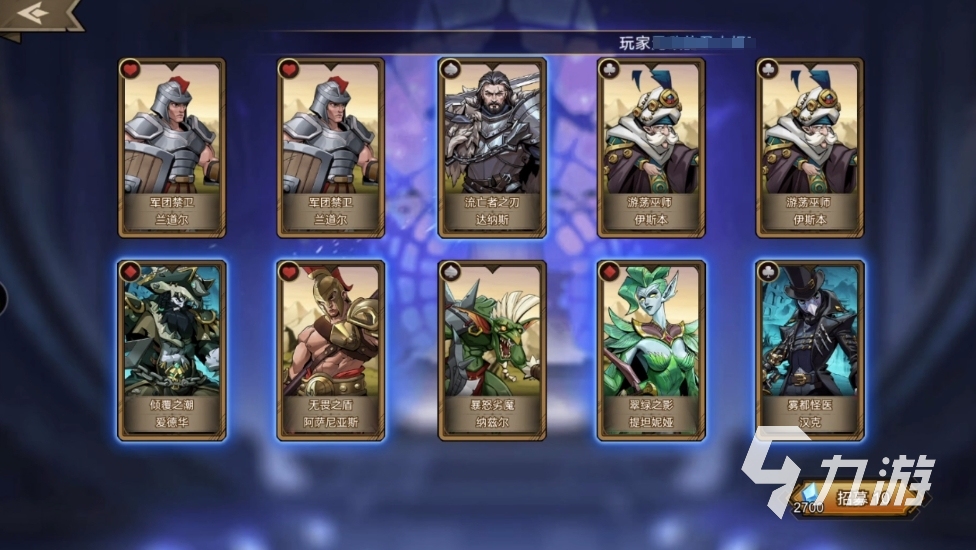Choose the 爱德华 倾覆之潮 pirate card

172,349
